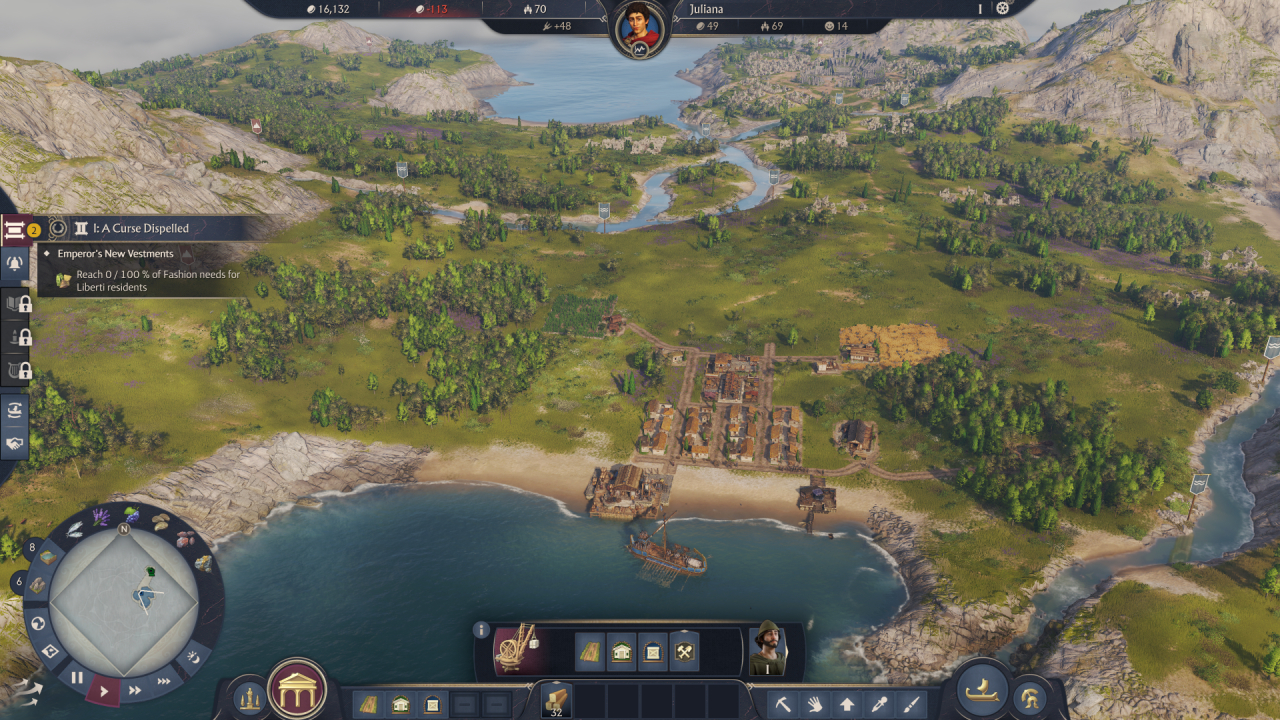Expand the water depth 8 indicator
Viewport: 1280px width, 720px height.
coord(32,547)
